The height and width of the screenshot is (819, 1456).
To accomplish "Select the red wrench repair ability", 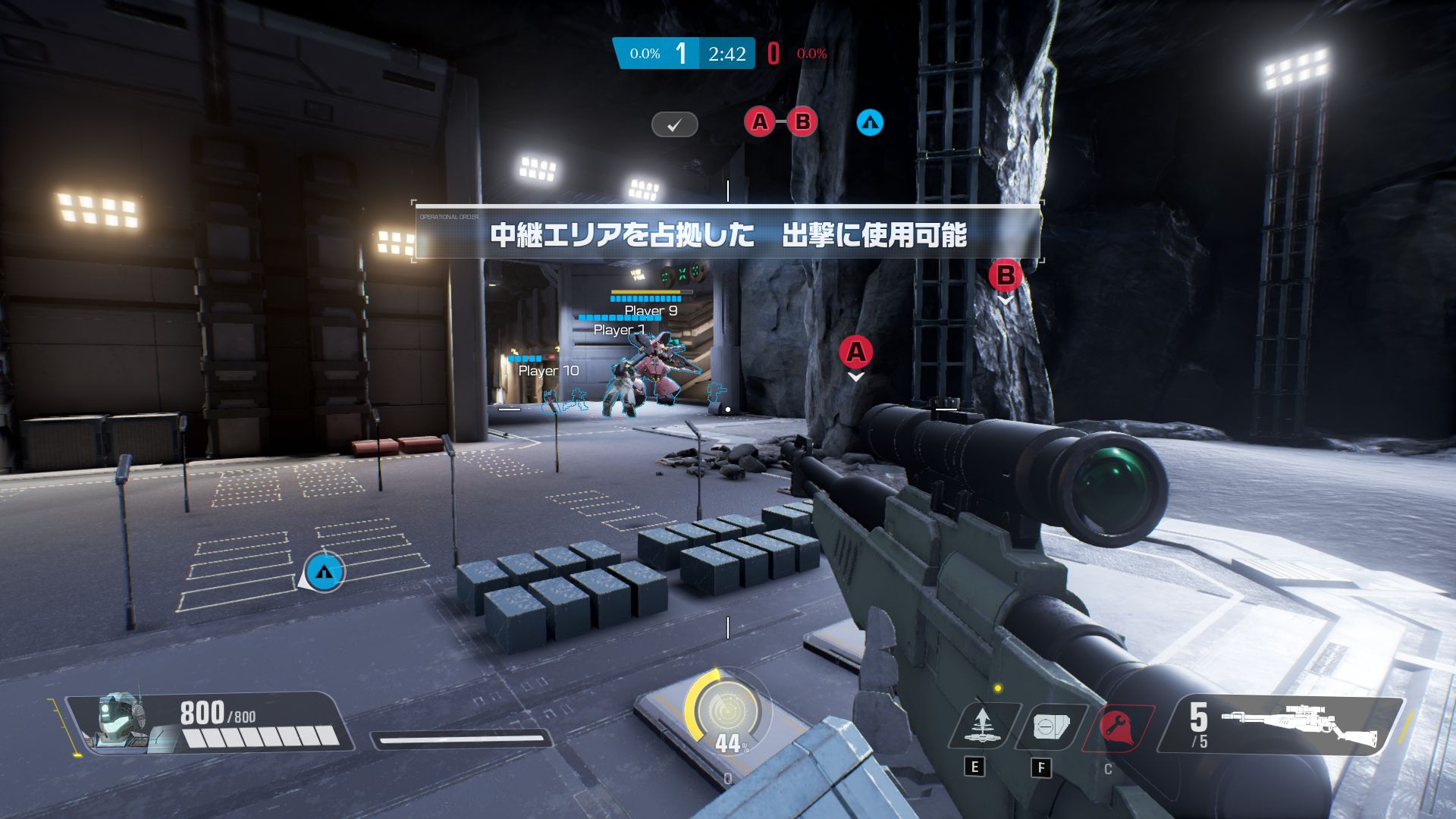I will 1114,726.
